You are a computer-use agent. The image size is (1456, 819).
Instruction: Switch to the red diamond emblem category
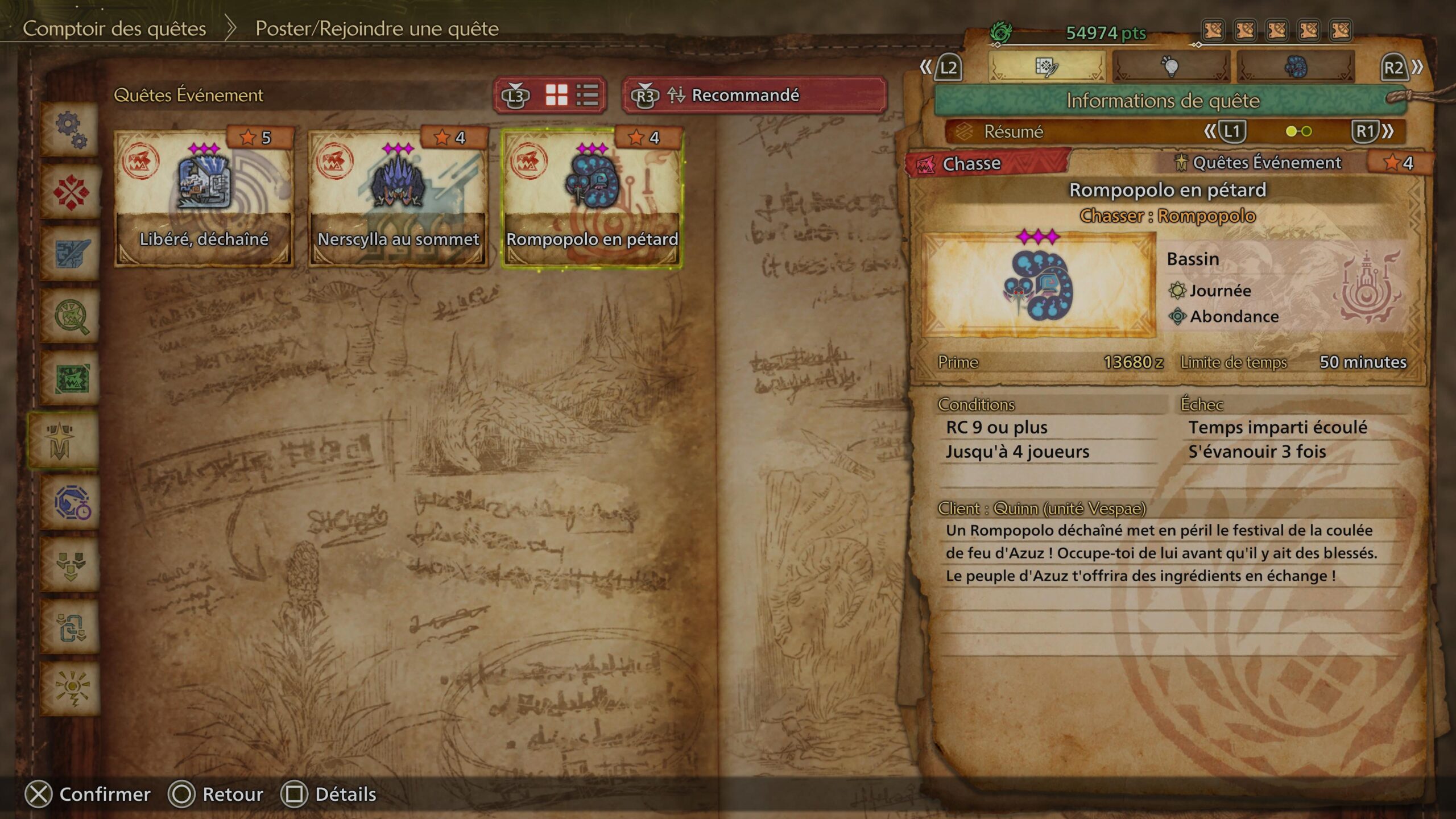(x=71, y=192)
